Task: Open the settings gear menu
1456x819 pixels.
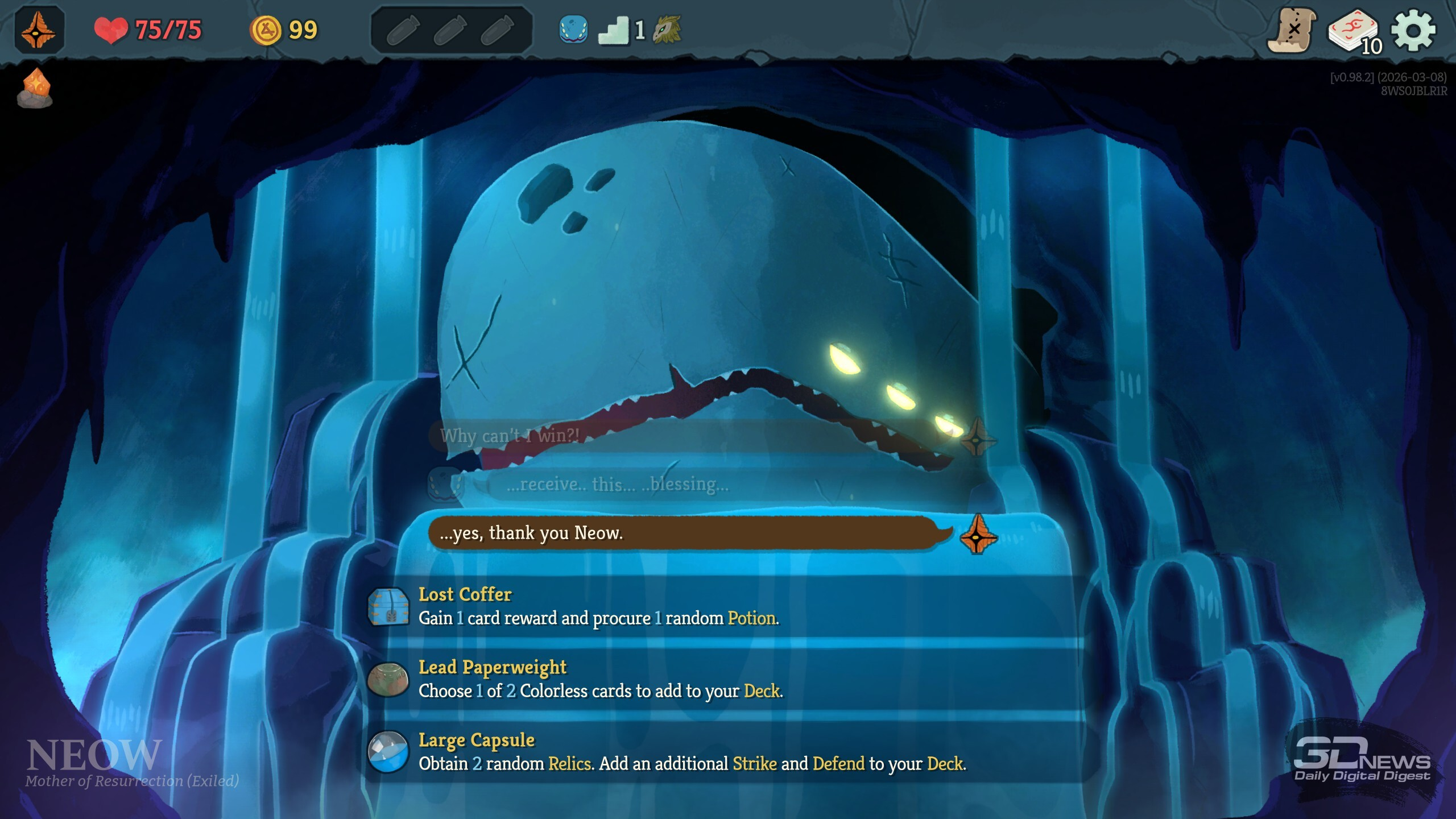Action: [x=1413, y=30]
